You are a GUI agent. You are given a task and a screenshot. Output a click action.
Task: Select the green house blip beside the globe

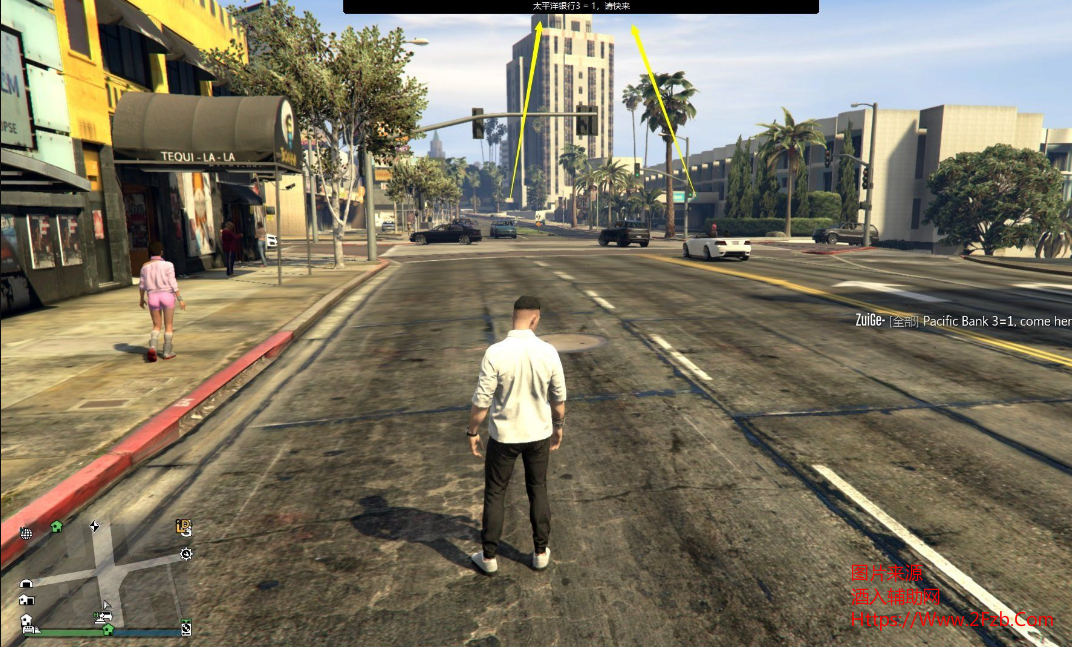56,526
